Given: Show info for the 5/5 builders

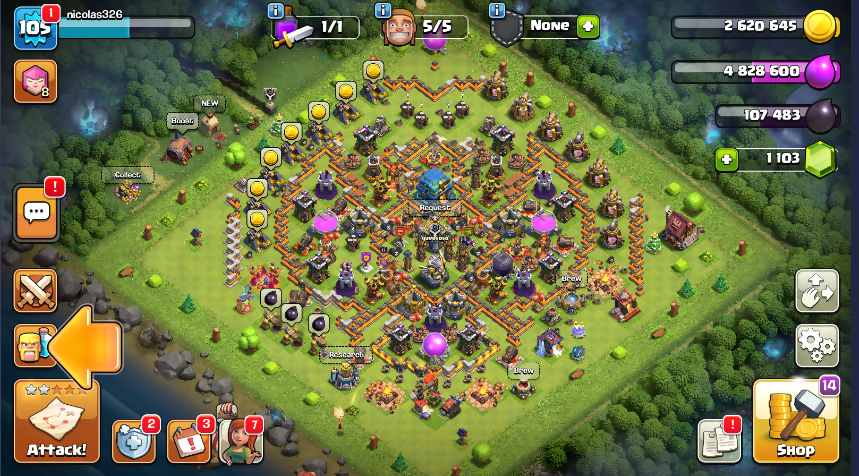Looking at the screenshot, I should 381,11.
